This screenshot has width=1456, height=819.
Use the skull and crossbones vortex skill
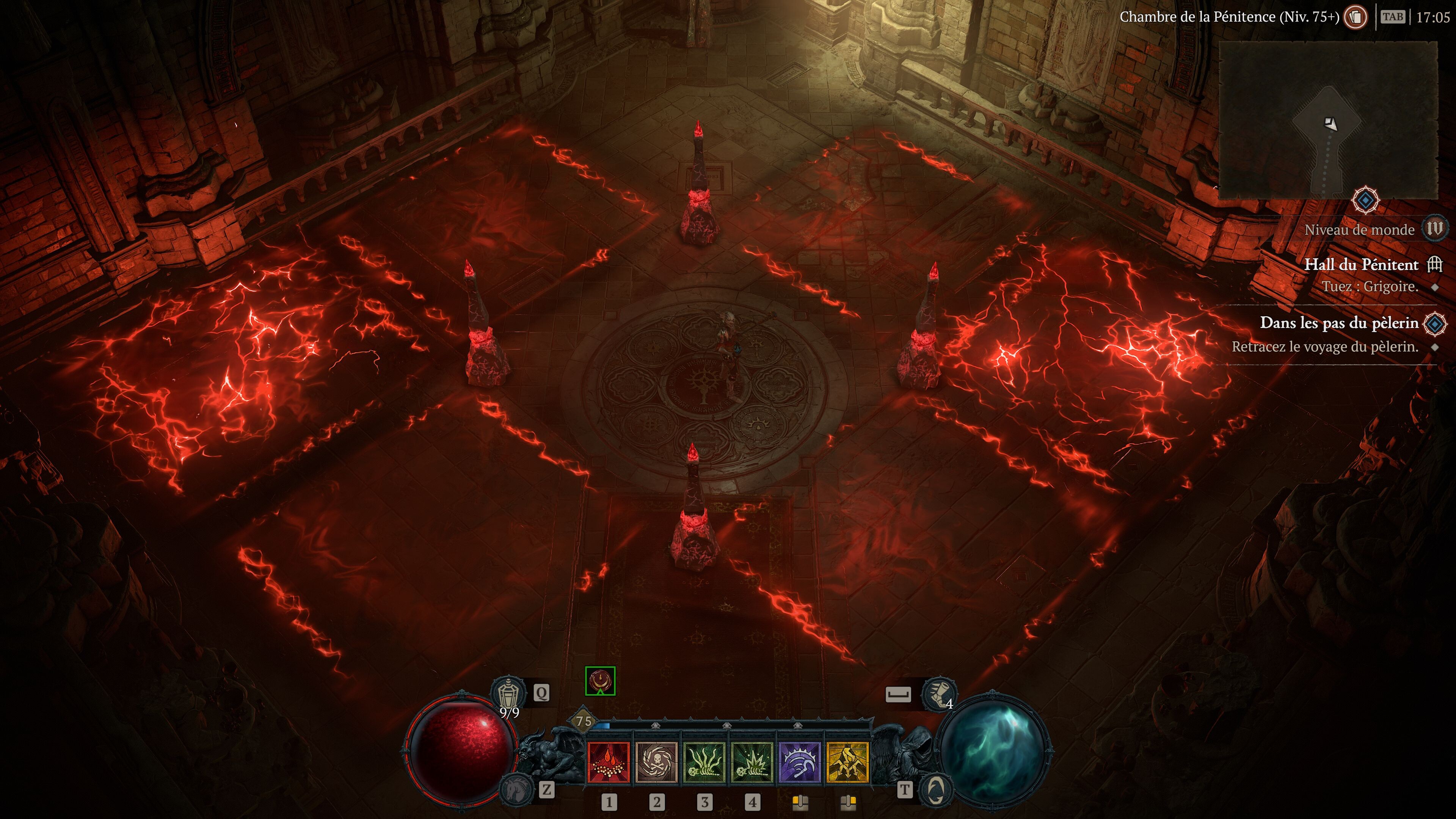(x=656, y=763)
